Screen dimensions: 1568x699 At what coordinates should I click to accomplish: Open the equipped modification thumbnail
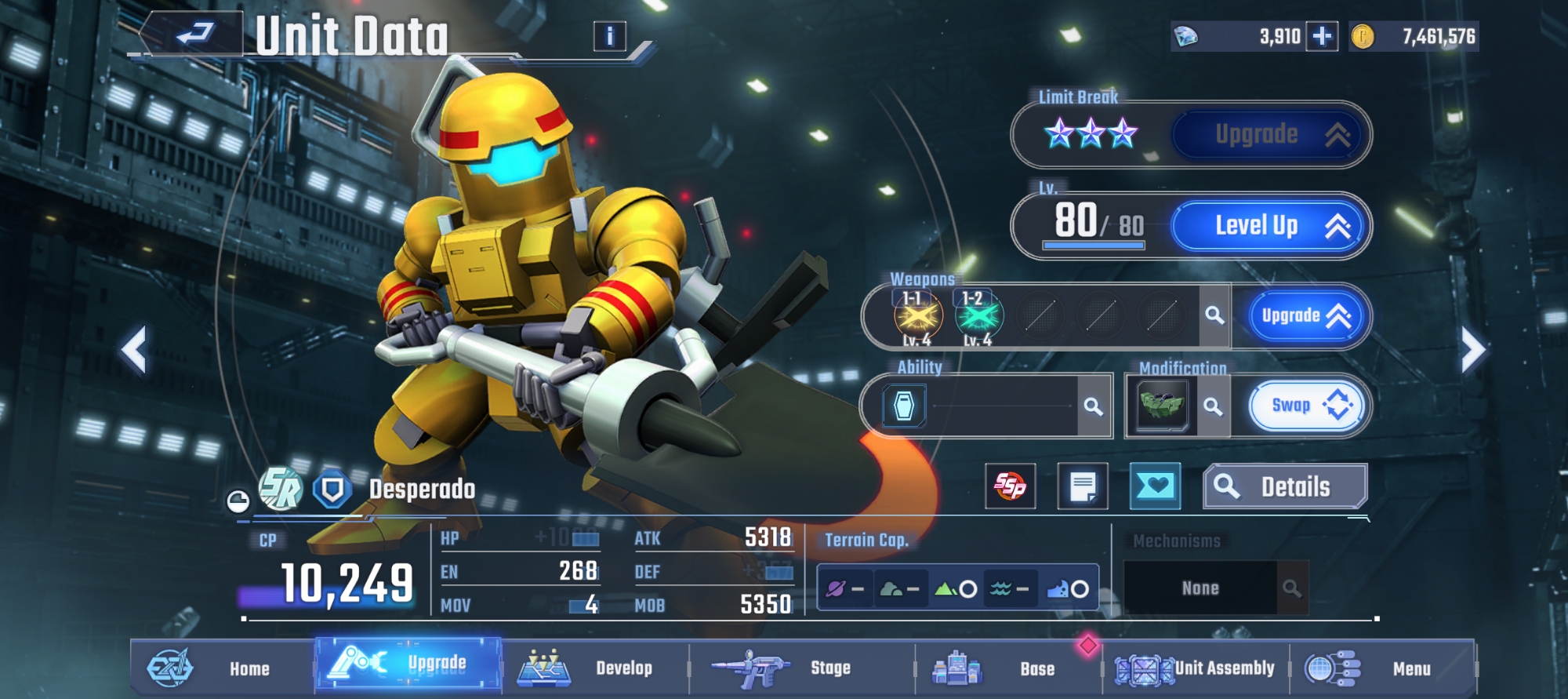click(1162, 406)
